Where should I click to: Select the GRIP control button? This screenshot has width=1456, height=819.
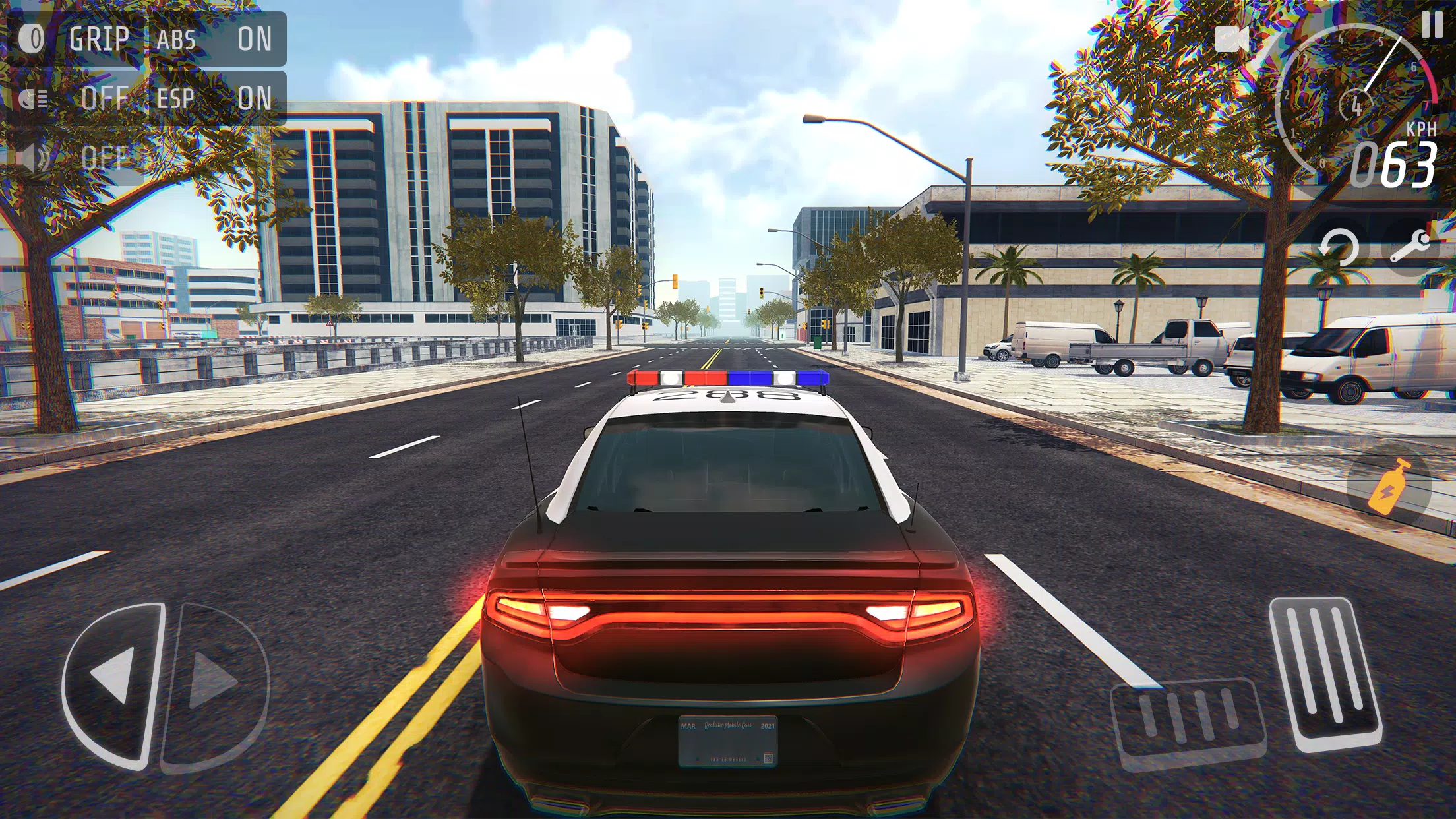pos(99,38)
